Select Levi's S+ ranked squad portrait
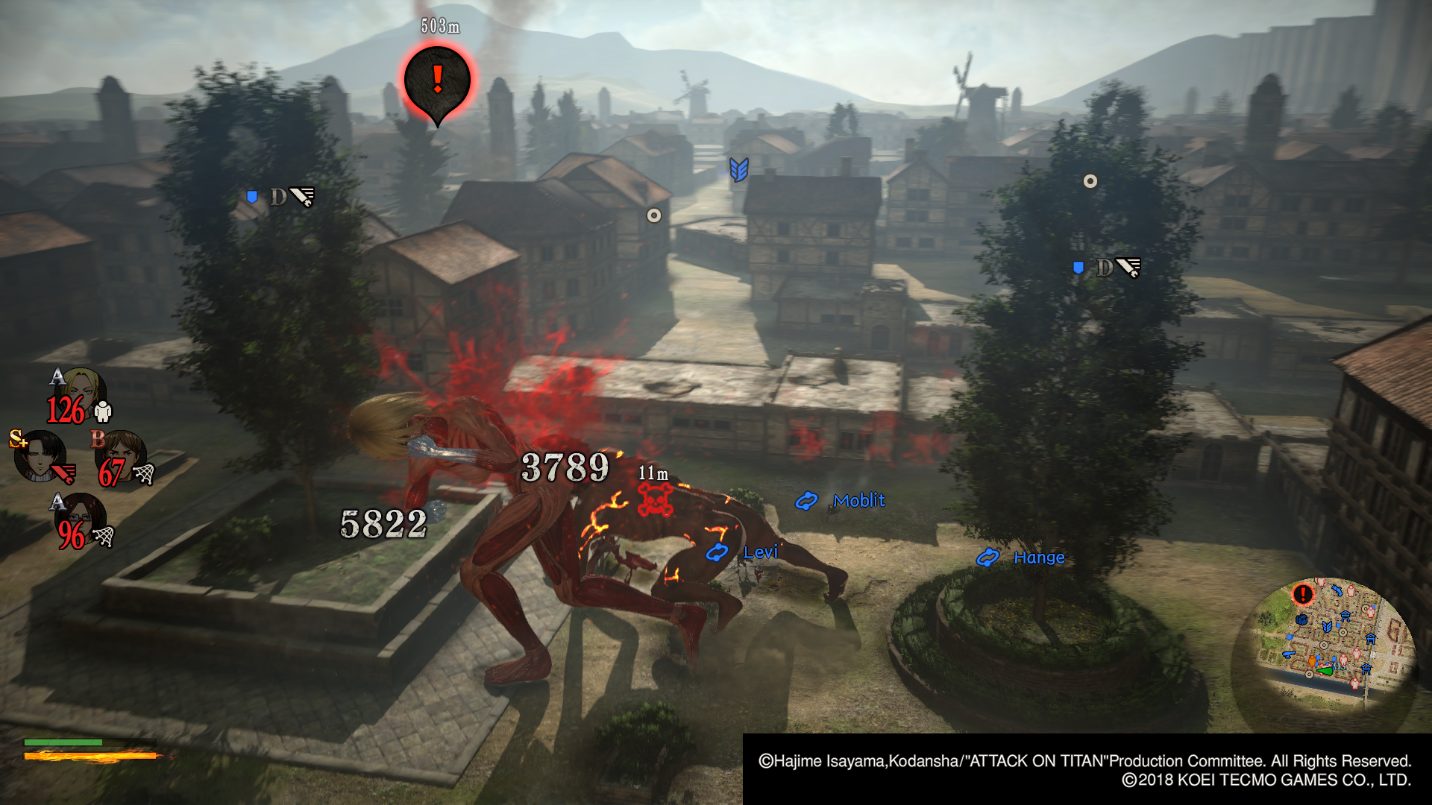 pyautogui.click(x=40, y=454)
